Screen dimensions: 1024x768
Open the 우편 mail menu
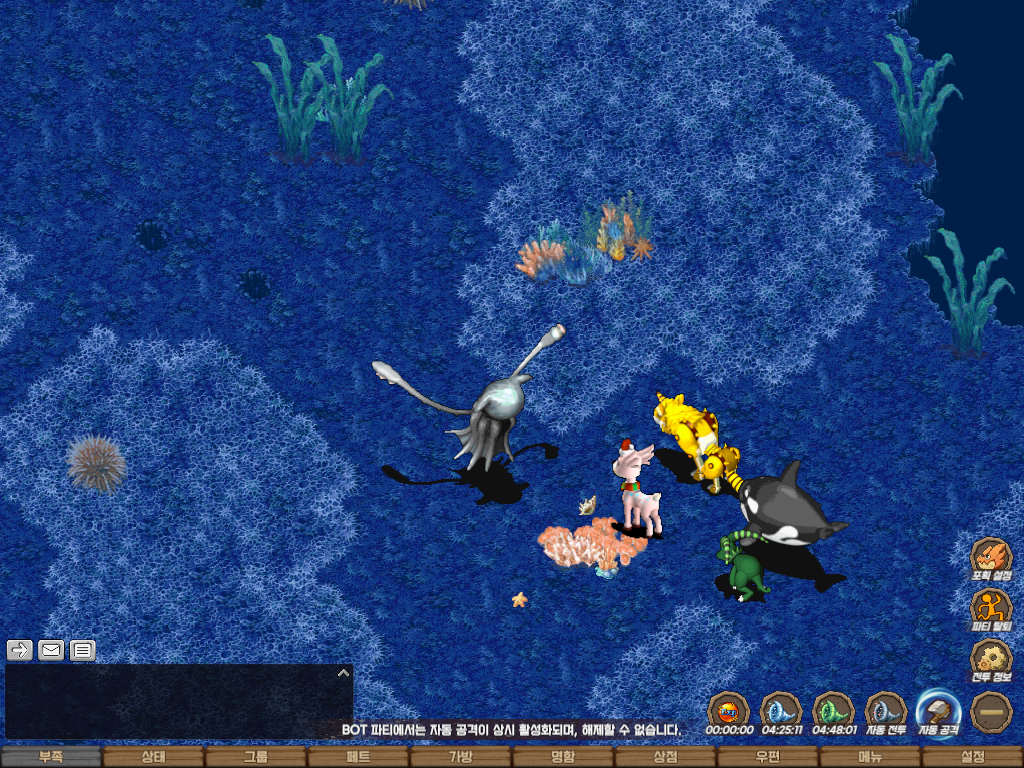(x=767, y=757)
